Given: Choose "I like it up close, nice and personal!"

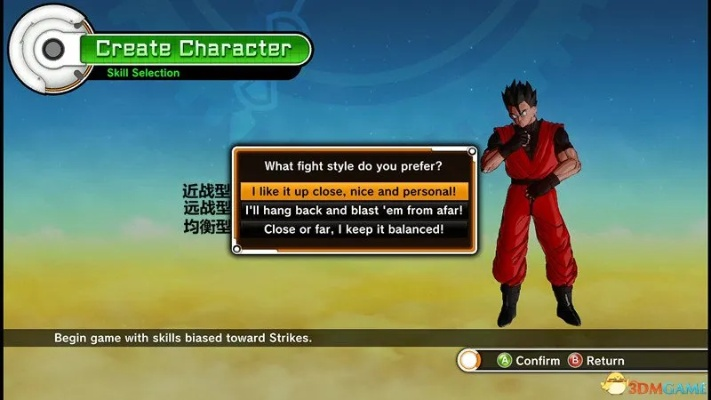Looking at the screenshot, I should tap(354, 191).
